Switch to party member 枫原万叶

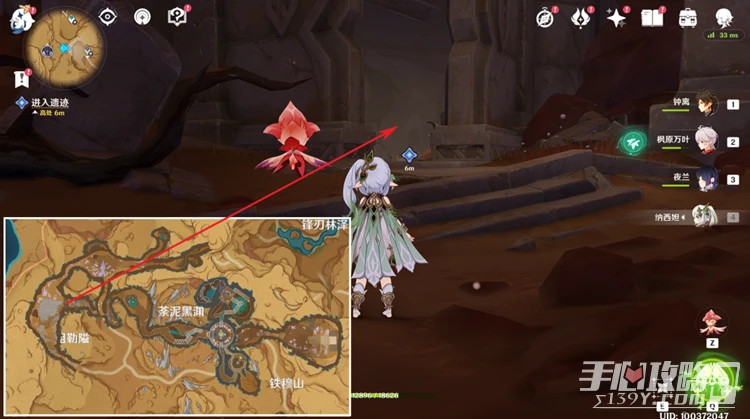pos(706,142)
